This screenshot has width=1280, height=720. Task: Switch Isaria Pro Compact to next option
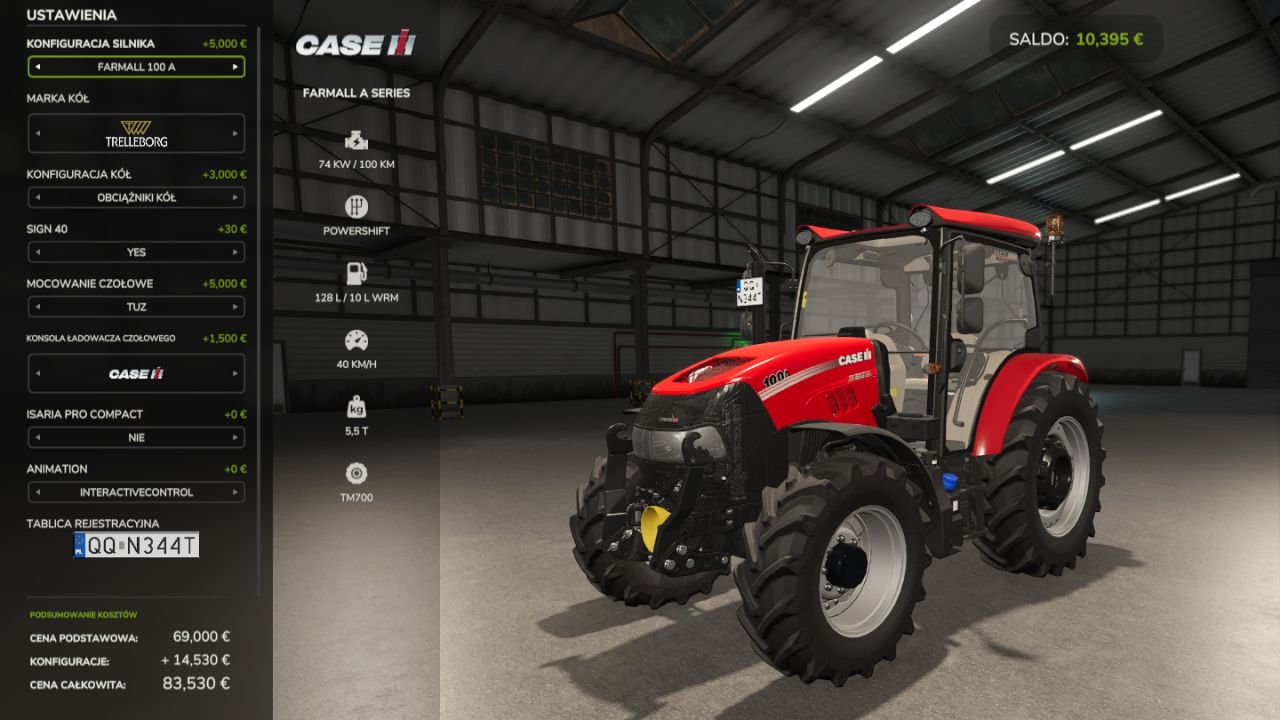[x=235, y=438]
